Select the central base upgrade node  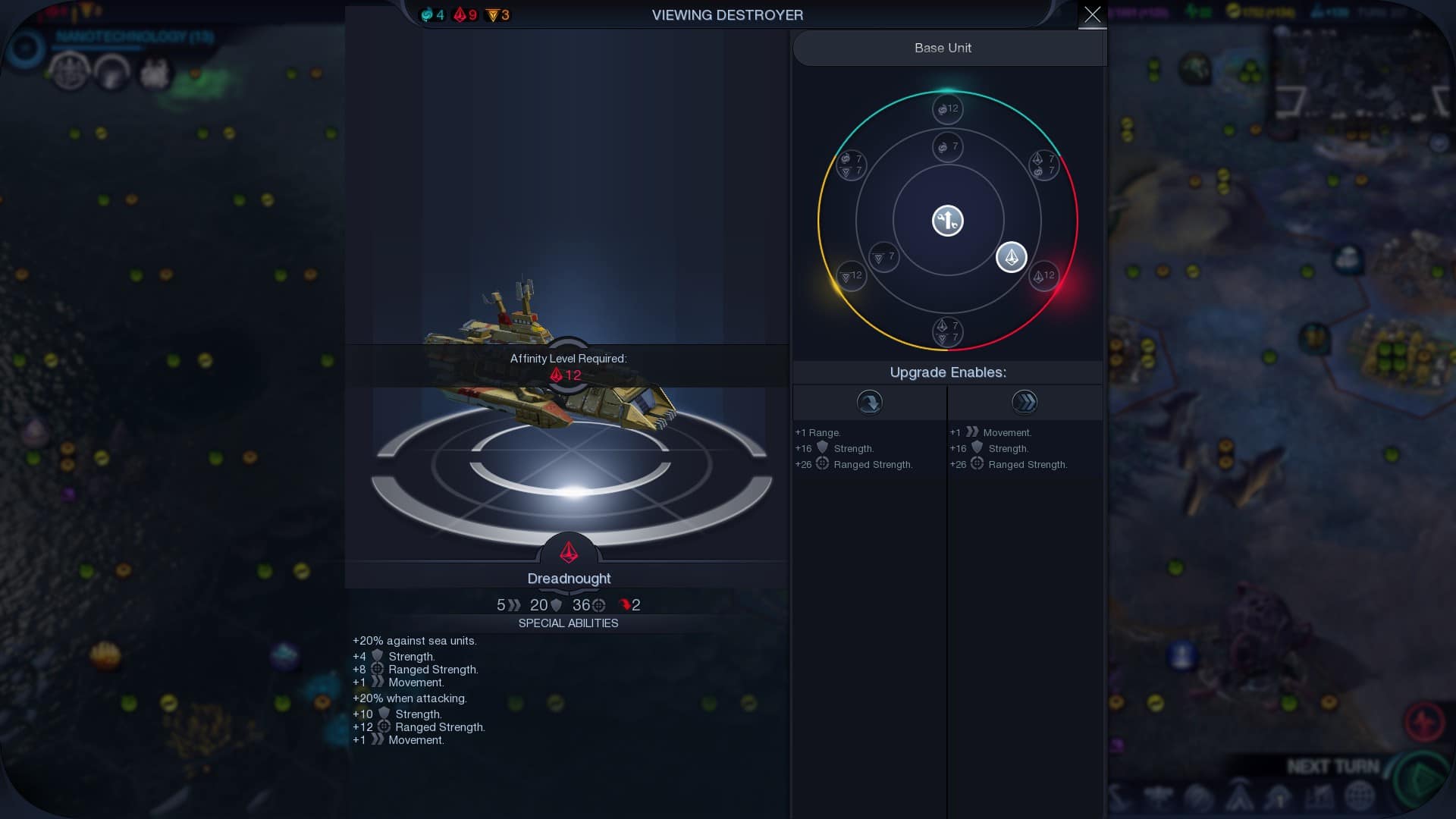[947, 221]
